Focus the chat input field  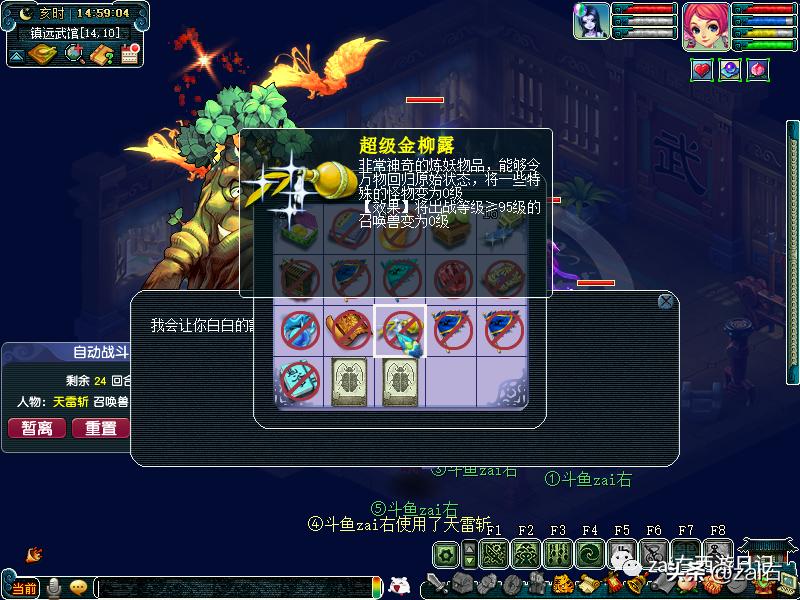(235, 587)
